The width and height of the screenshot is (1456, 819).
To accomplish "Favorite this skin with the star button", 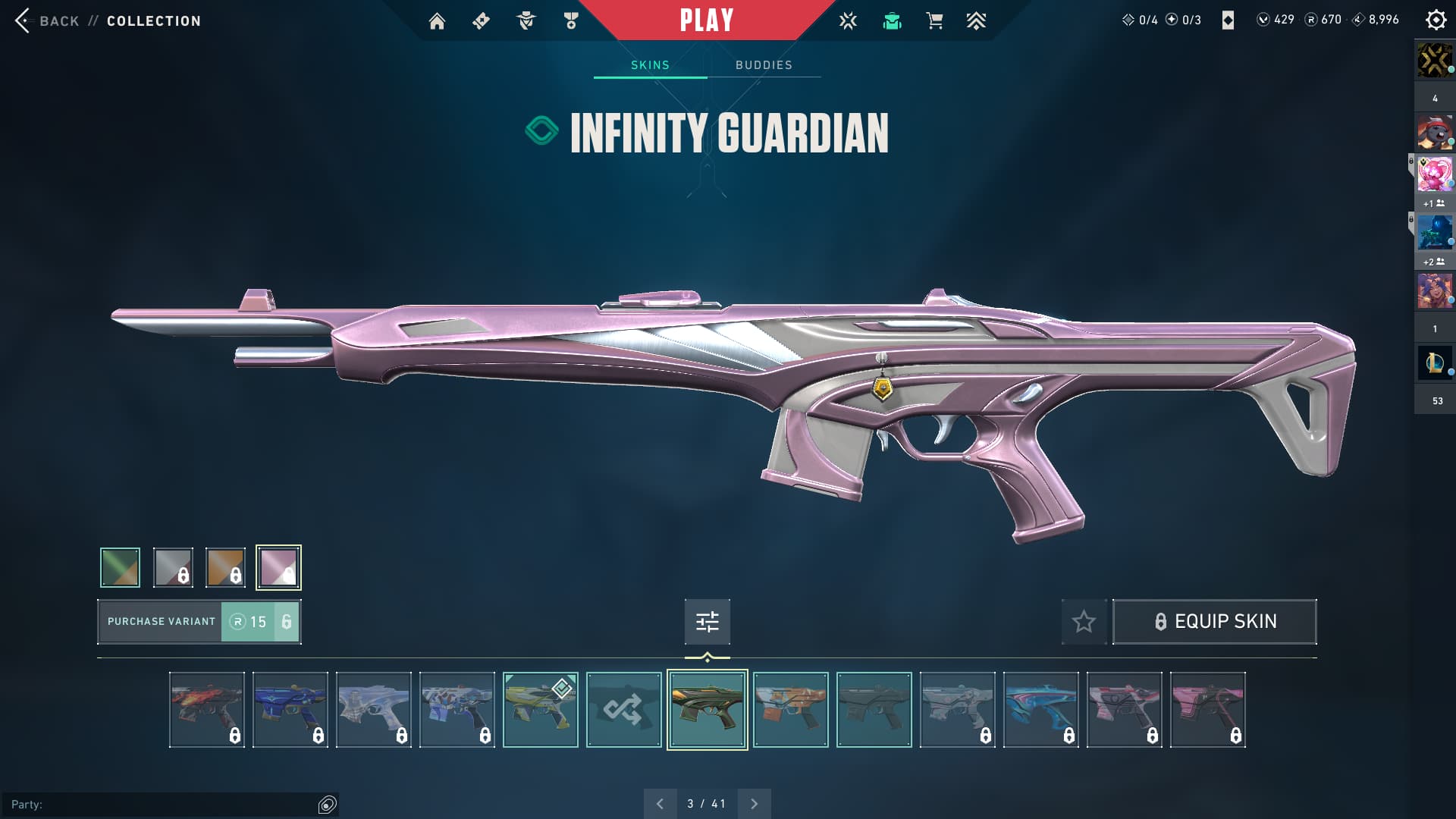I will tap(1084, 622).
